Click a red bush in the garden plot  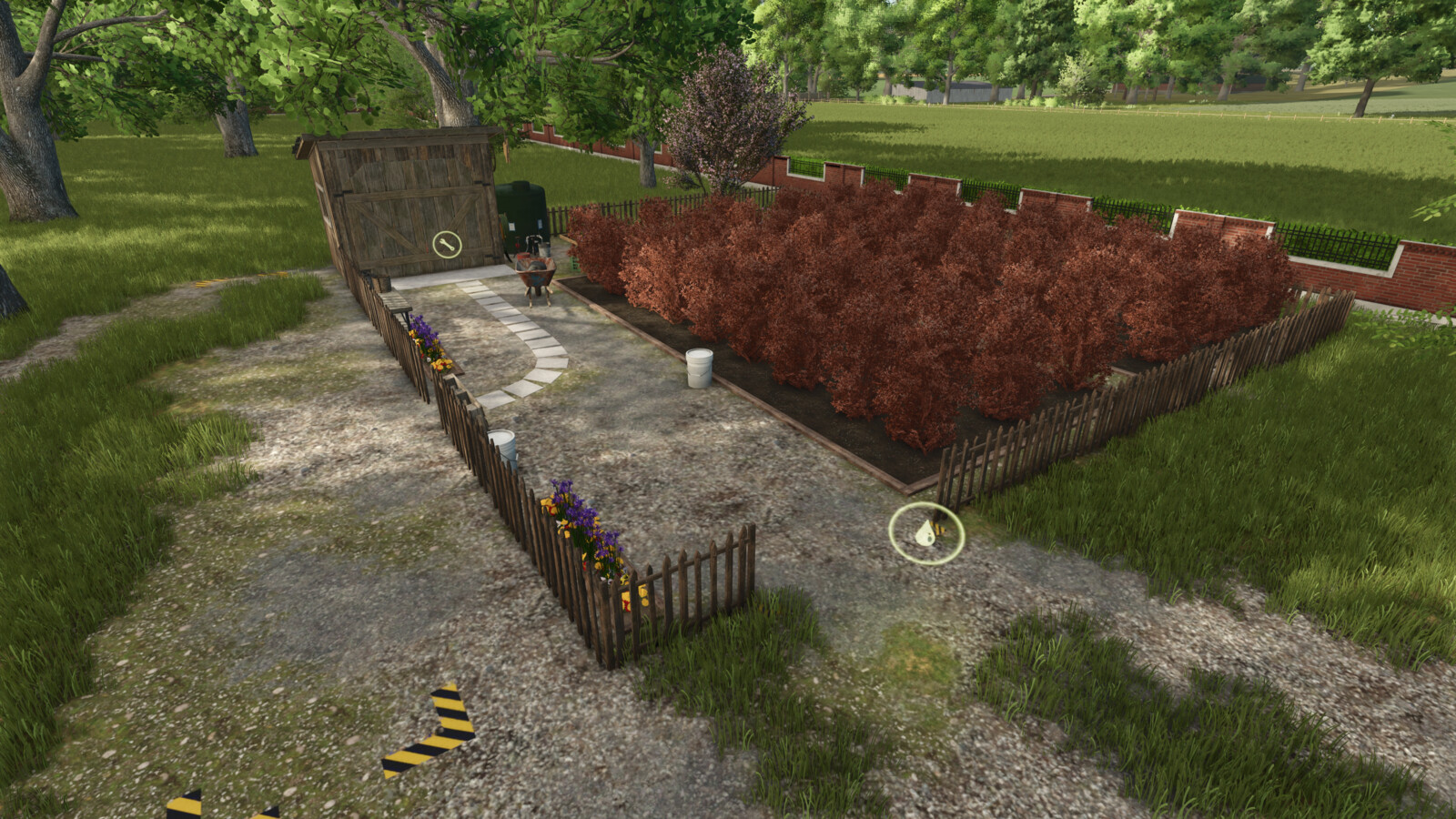[x=910, y=318]
